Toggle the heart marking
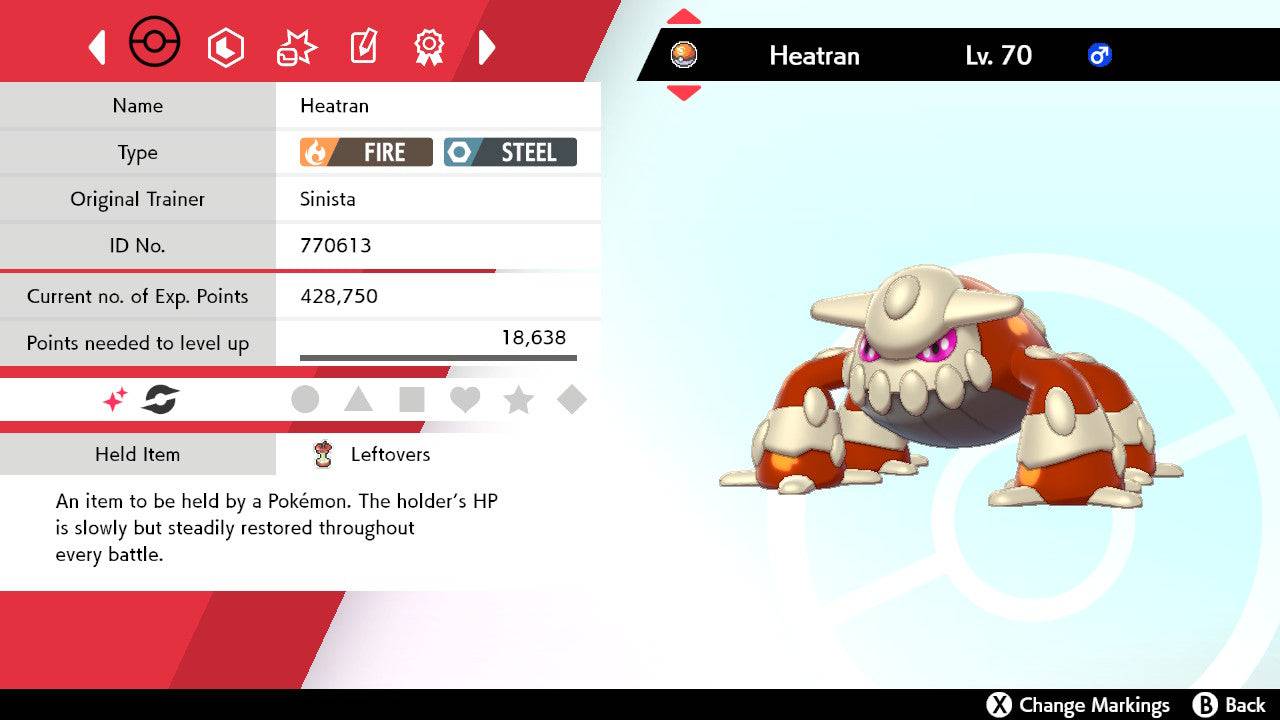This screenshot has width=1280, height=720. pyautogui.click(x=465, y=400)
